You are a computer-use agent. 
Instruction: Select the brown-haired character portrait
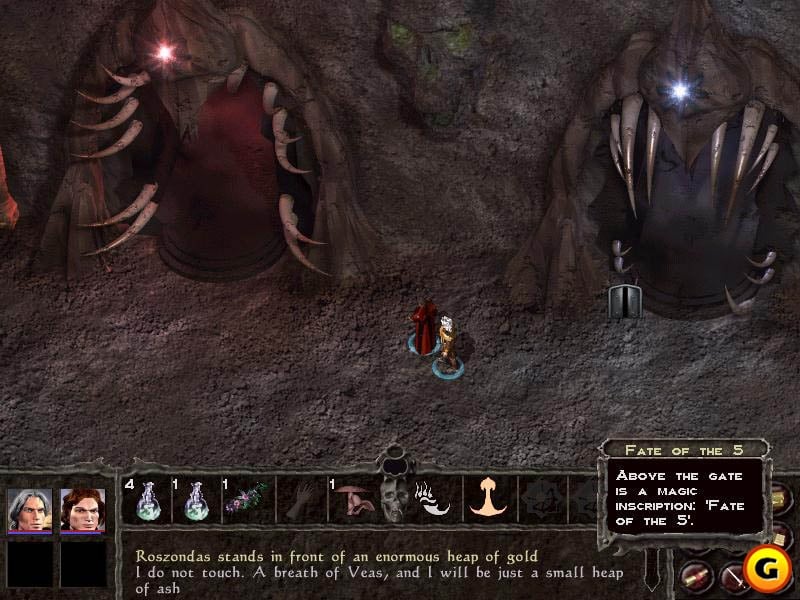[83, 510]
